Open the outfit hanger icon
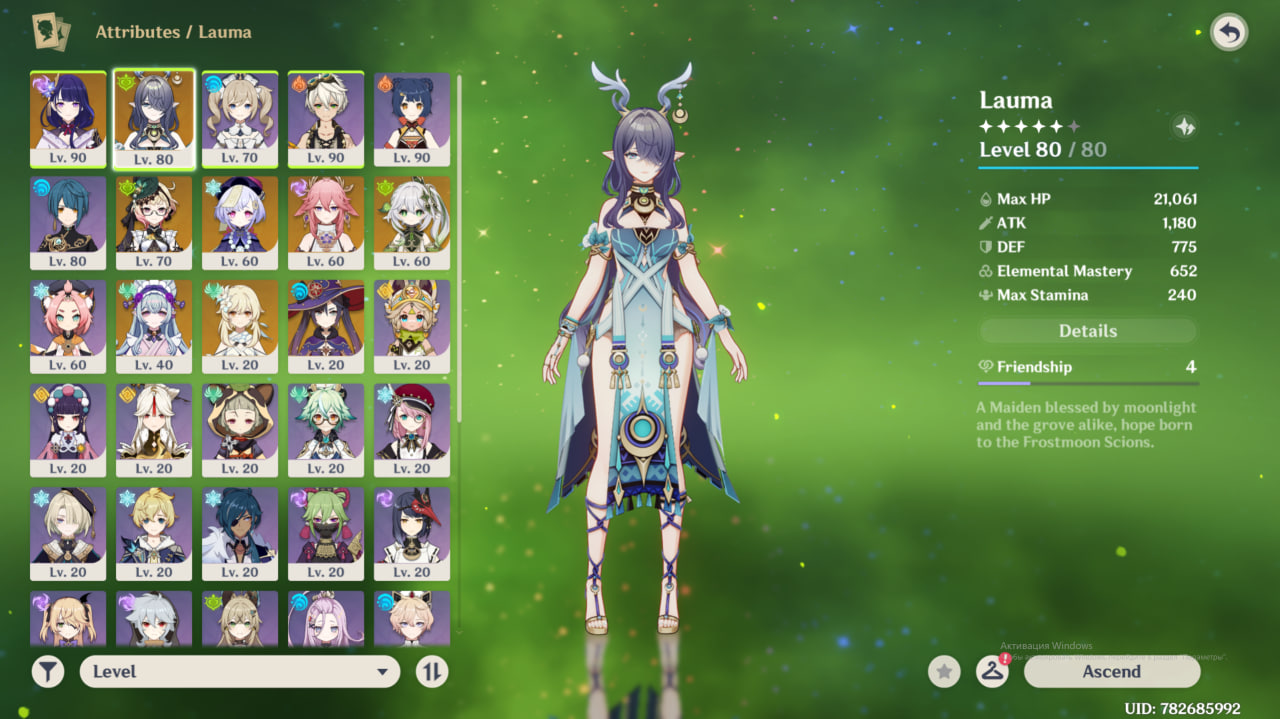The width and height of the screenshot is (1280, 719). click(x=991, y=672)
